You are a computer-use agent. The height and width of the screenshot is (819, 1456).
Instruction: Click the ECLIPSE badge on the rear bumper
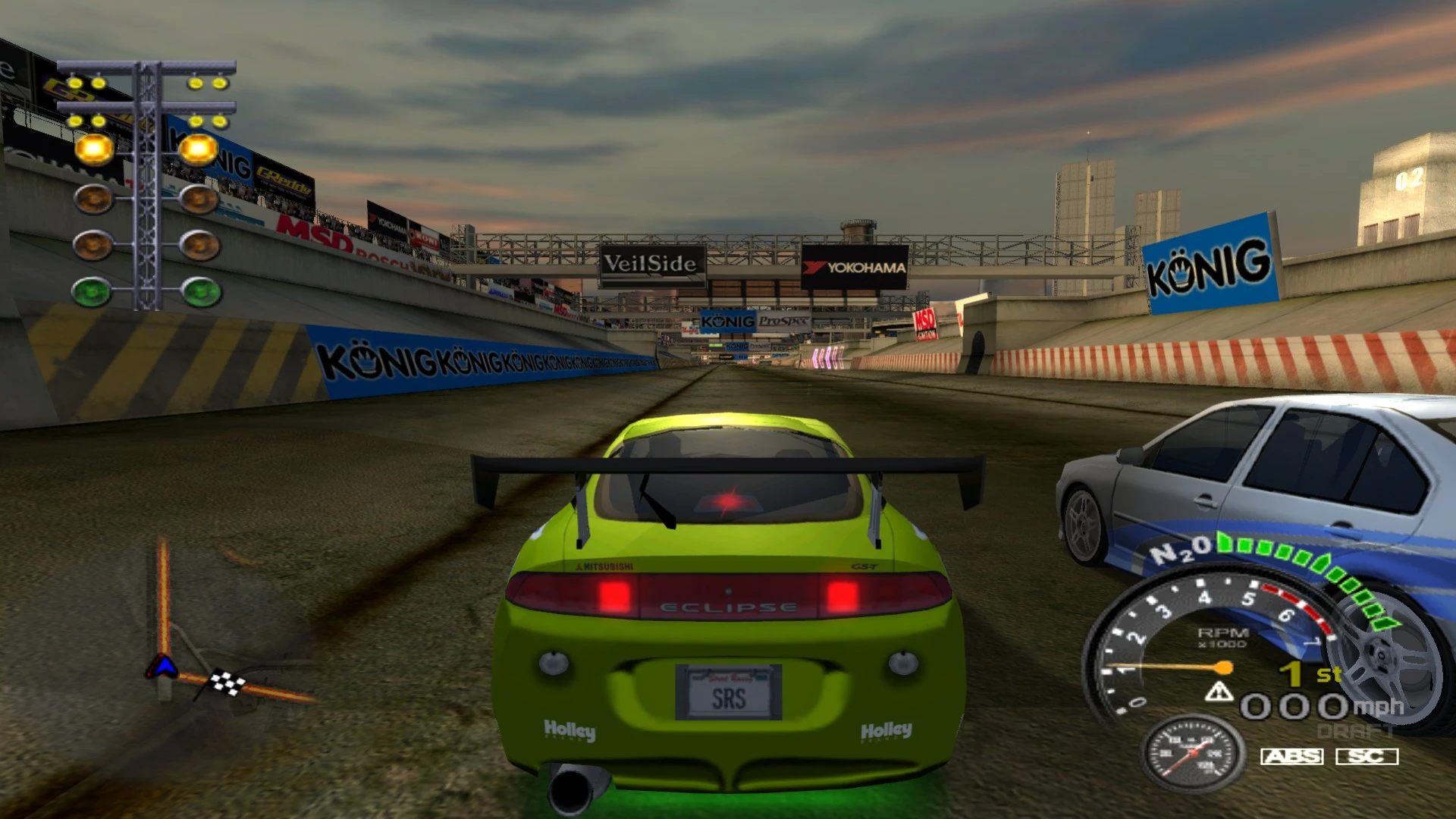coord(730,605)
